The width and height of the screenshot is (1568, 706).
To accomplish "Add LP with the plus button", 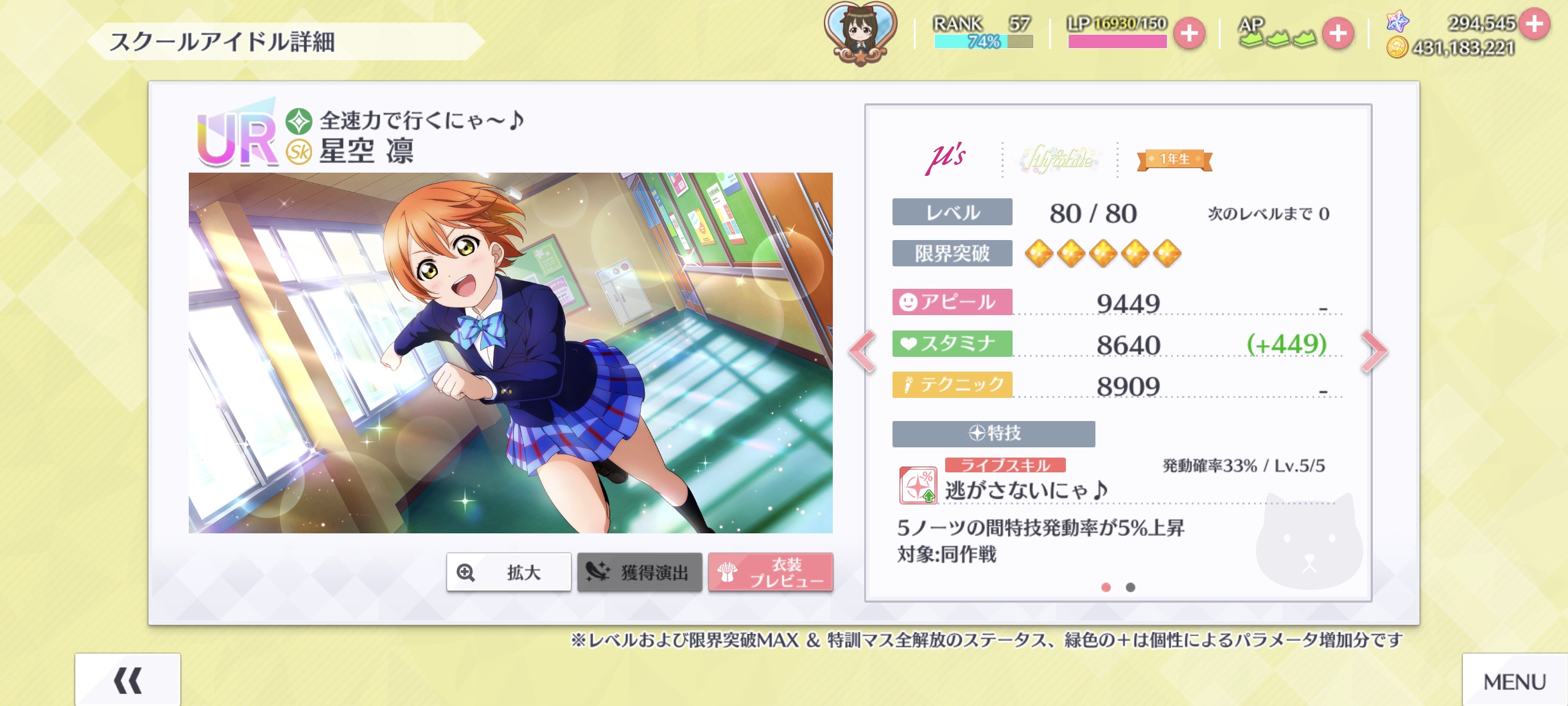I will click(1189, 33).
